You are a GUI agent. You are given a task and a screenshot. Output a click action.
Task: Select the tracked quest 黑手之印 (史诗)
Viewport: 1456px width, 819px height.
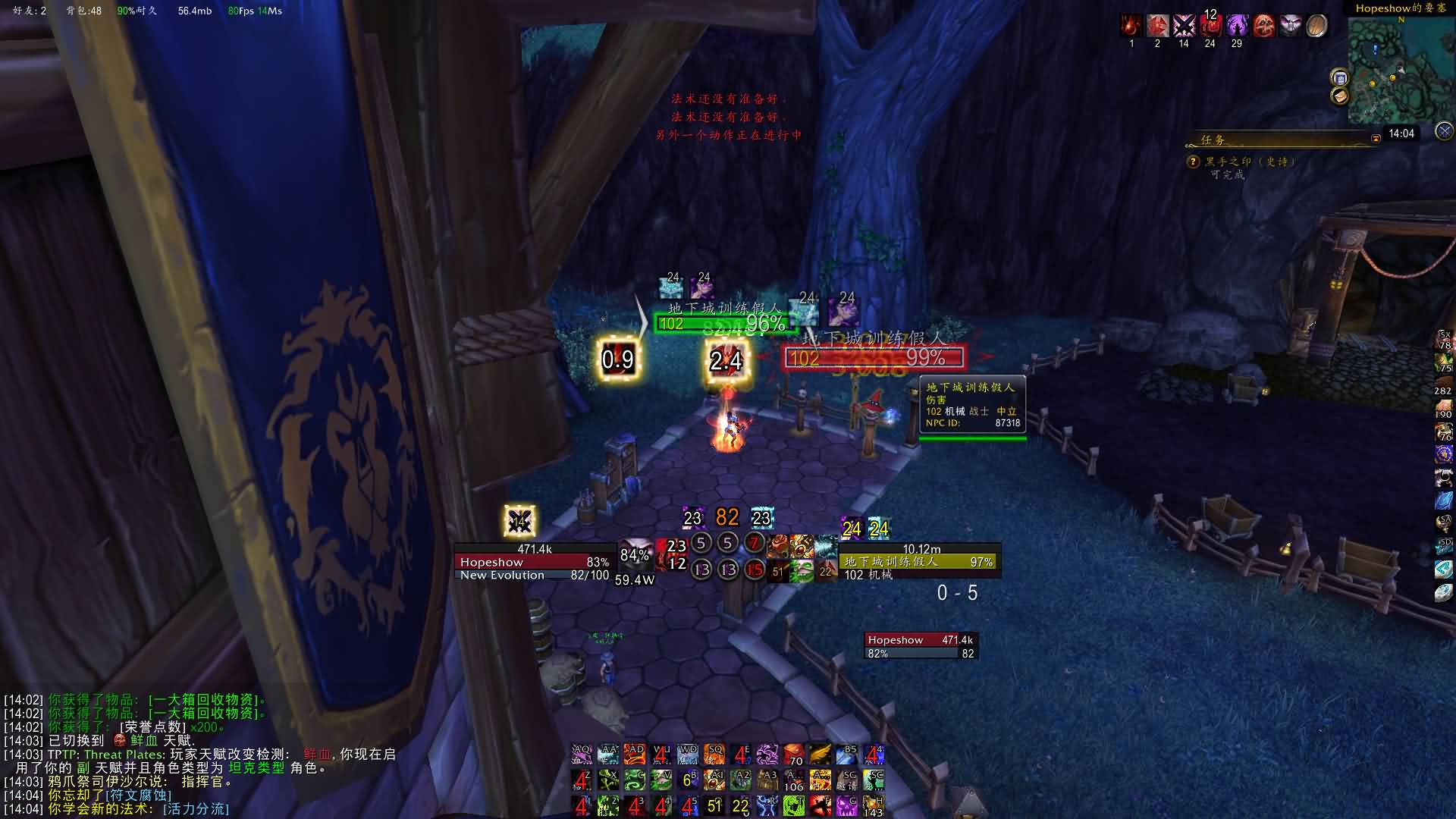(1250, 162)
